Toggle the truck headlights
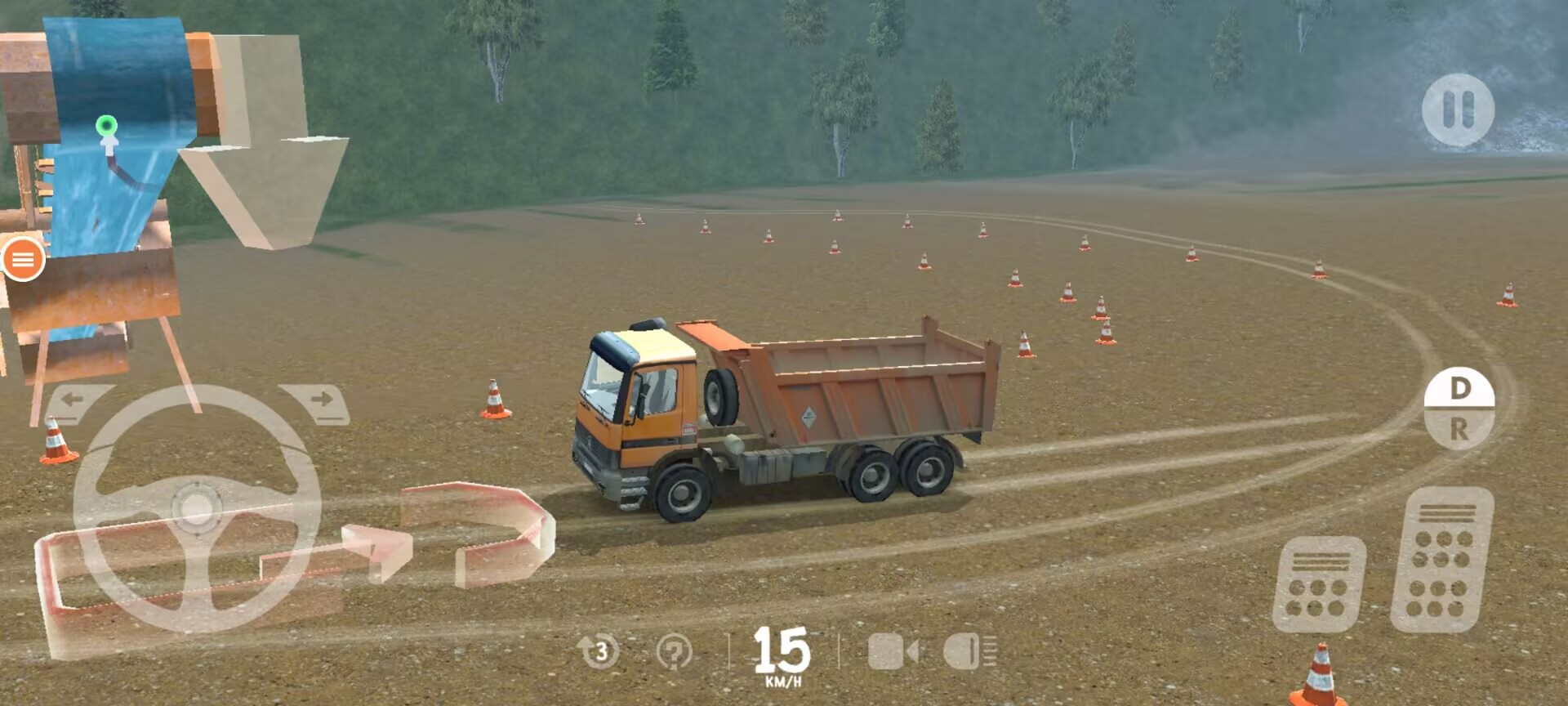The image size is (1568, 706). coord(969,652)
